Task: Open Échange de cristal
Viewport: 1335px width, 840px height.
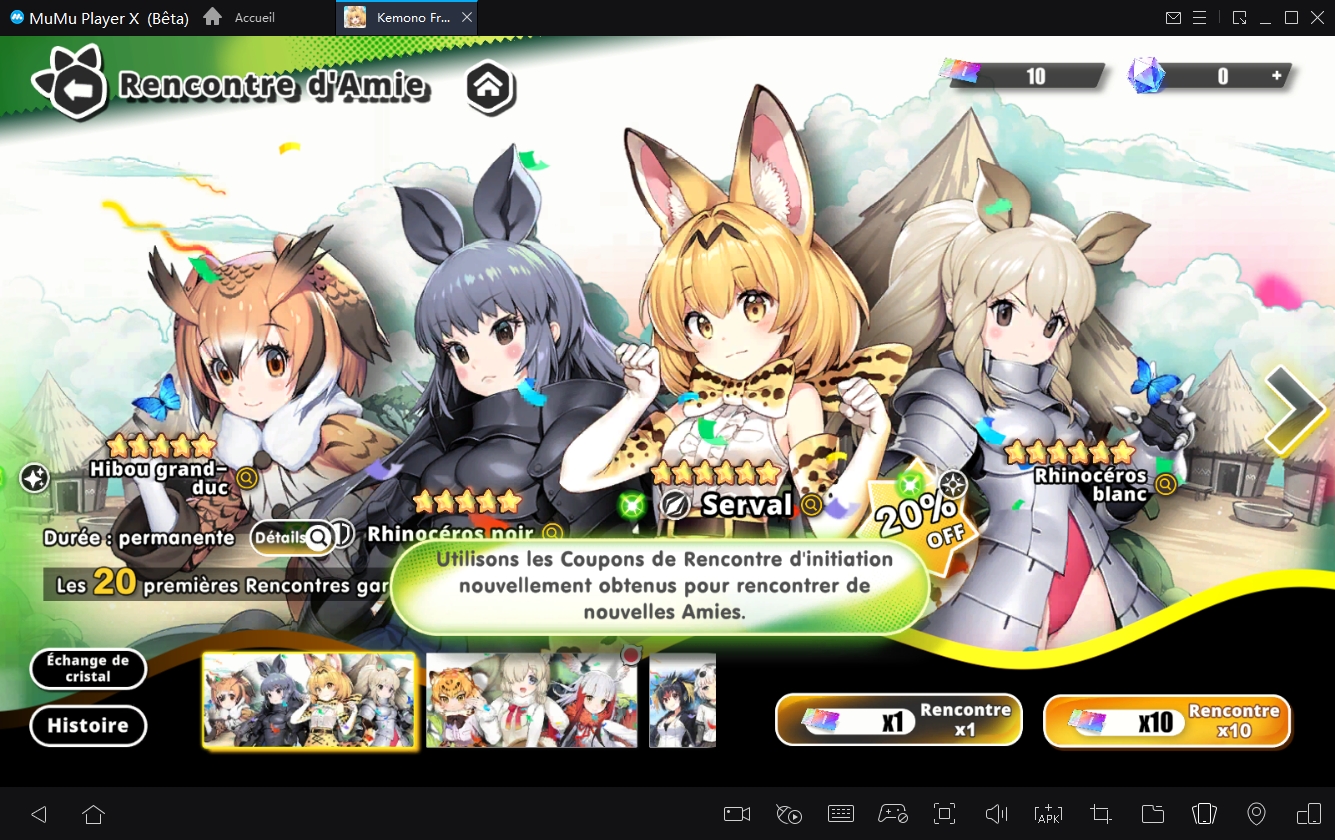Action: 88,668
